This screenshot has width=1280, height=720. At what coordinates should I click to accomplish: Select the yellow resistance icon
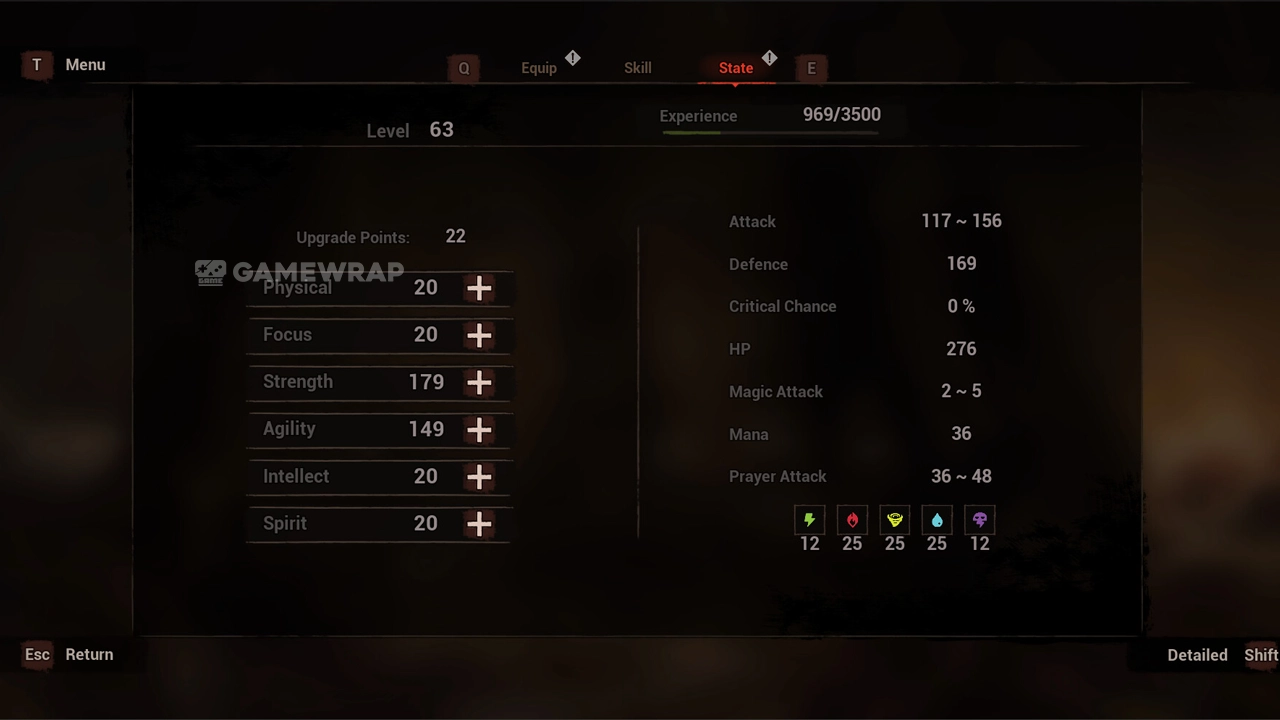pos(895,520)
